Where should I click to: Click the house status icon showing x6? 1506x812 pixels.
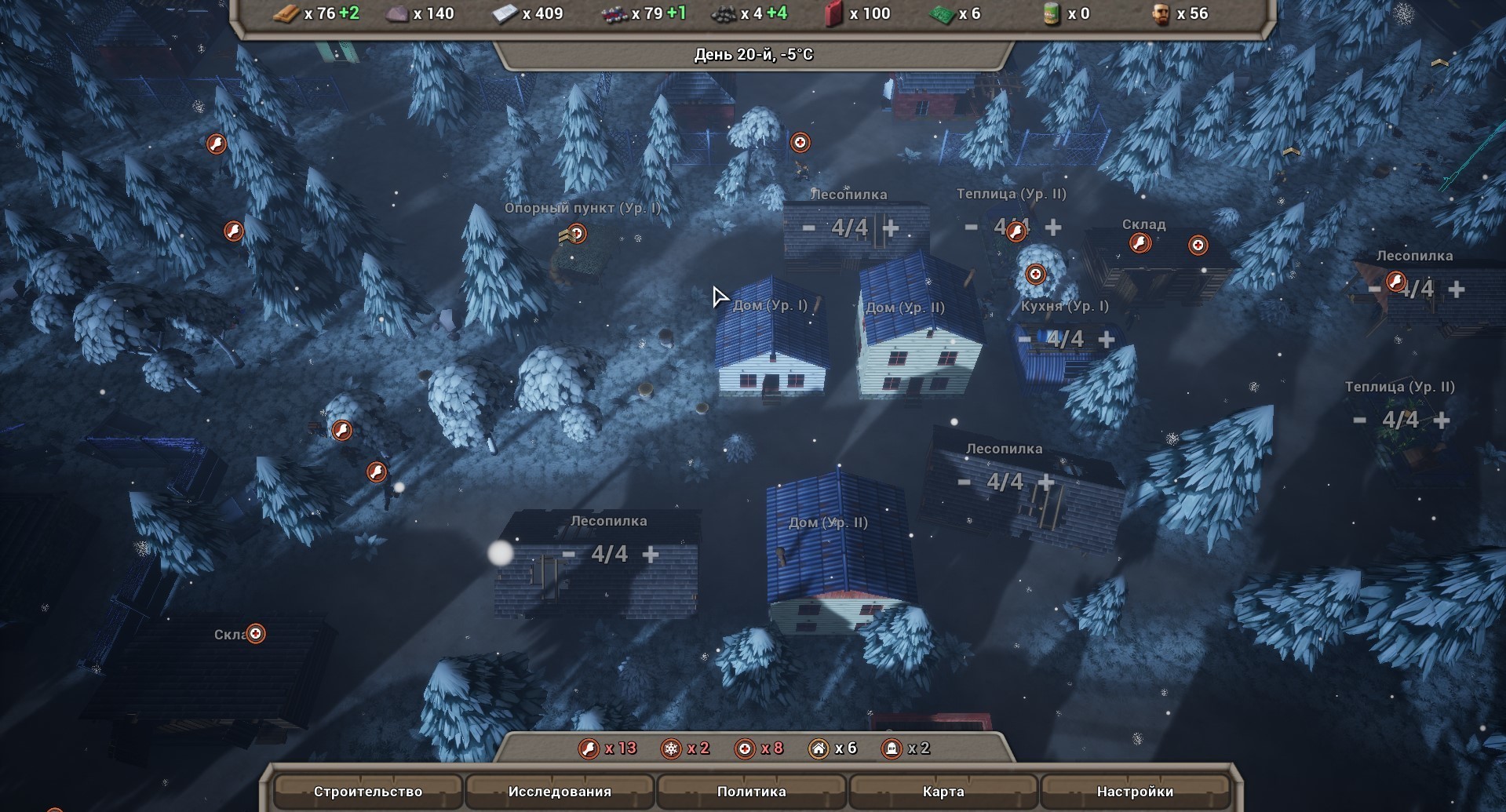(818, 748)
